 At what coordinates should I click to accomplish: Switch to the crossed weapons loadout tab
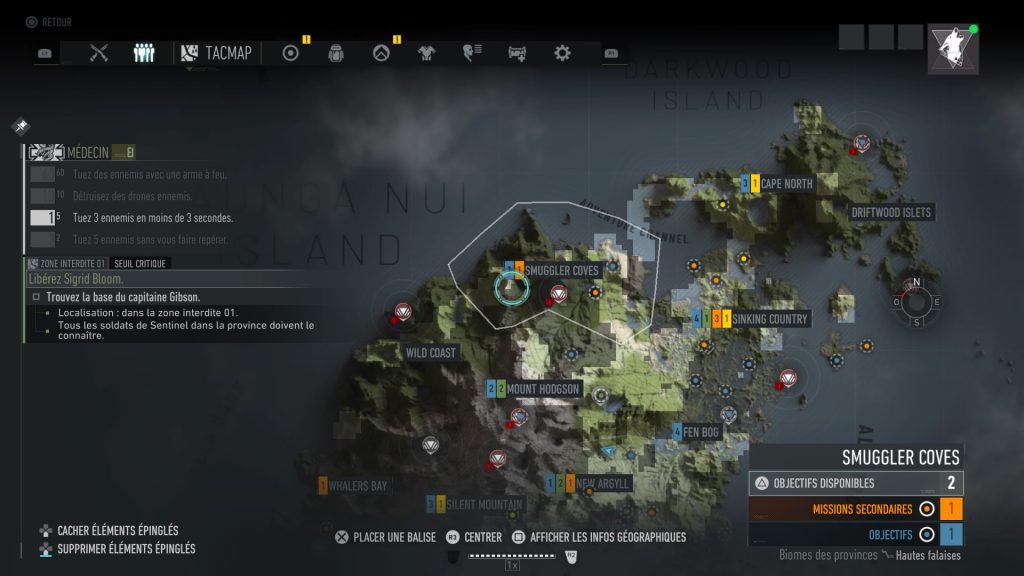point(99,53)
